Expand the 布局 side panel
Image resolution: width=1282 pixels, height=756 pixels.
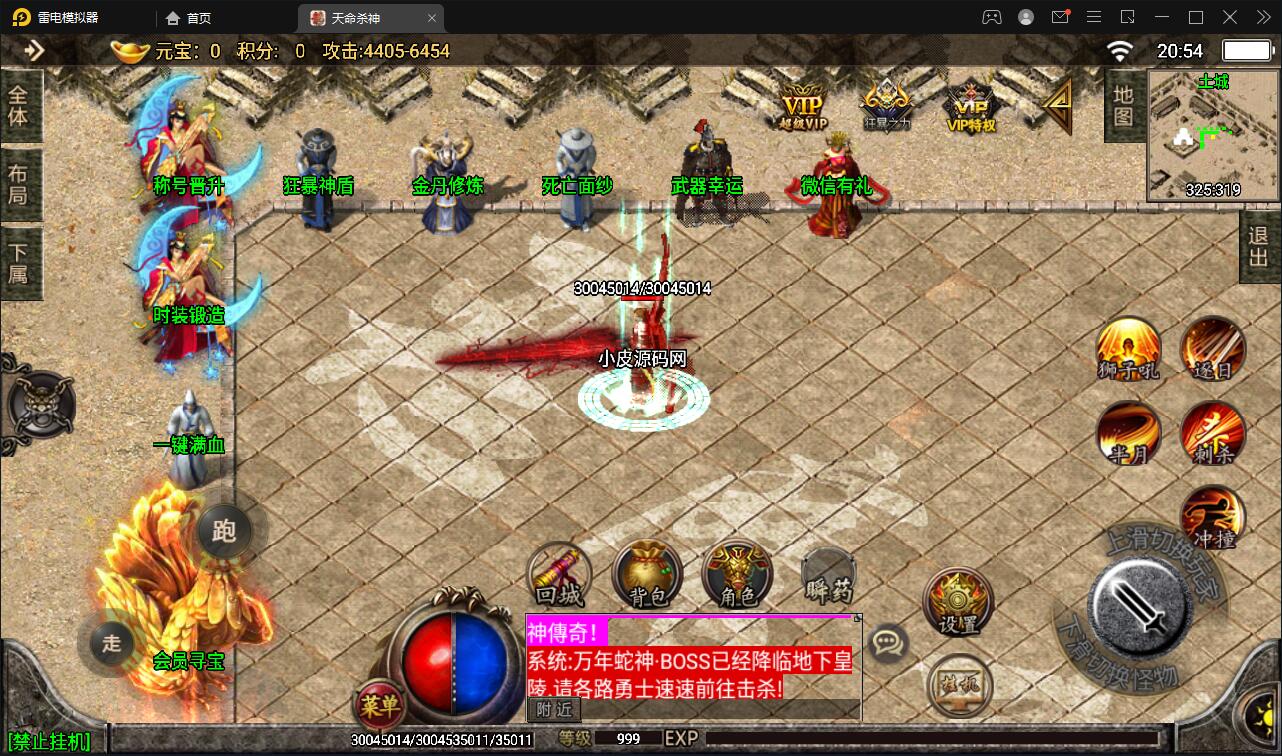(x=21, y=184)
